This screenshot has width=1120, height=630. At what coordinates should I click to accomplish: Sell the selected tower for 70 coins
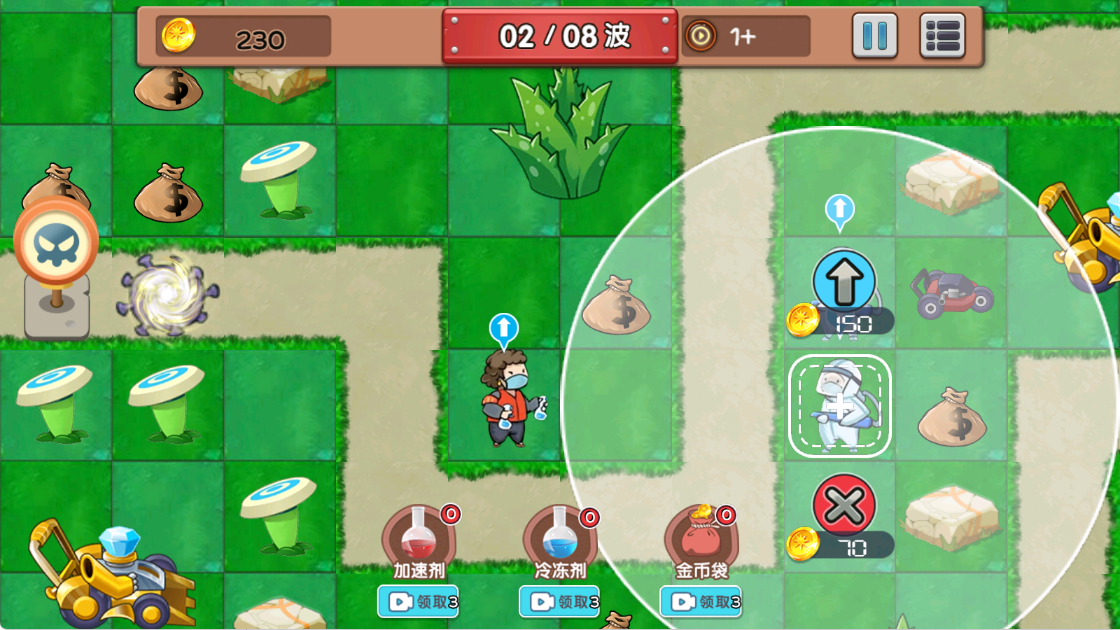pyautogui.click(x=844, y=506)
